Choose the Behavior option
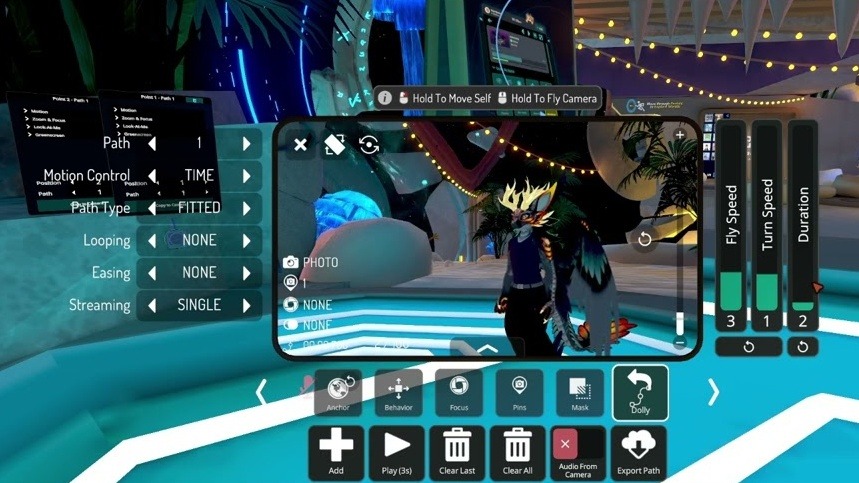Image resolution: width=859 pixels, height=483 pixels. [x=398, y=392]
